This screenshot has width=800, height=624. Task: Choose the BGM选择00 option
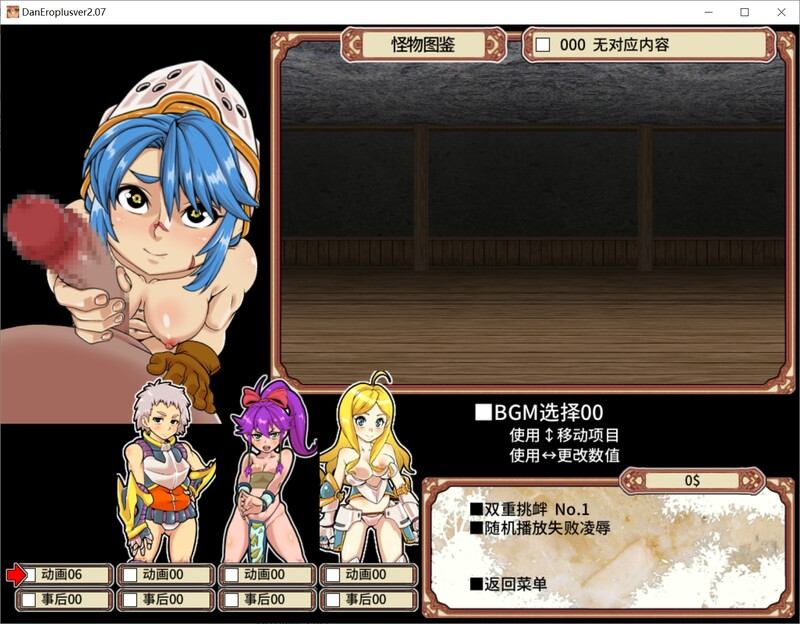(x=540, y=413)
